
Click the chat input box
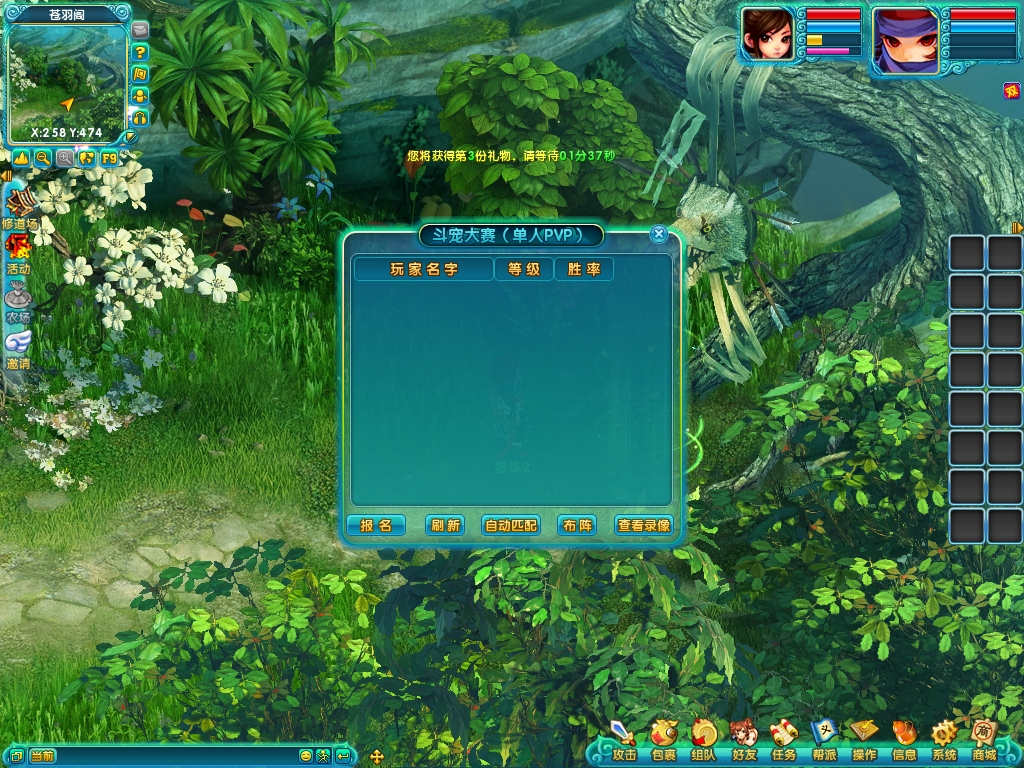[x=160, y=756]
